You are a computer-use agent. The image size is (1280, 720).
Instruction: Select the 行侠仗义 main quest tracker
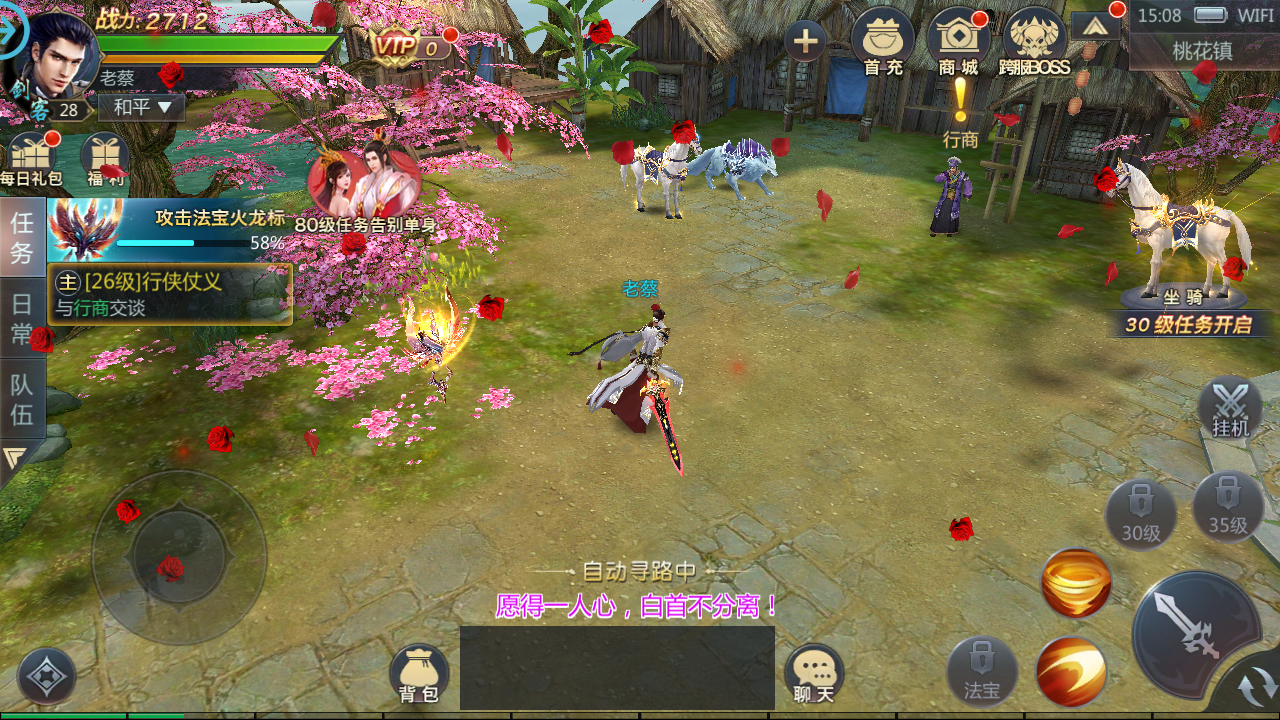click(x=170, y=294)
